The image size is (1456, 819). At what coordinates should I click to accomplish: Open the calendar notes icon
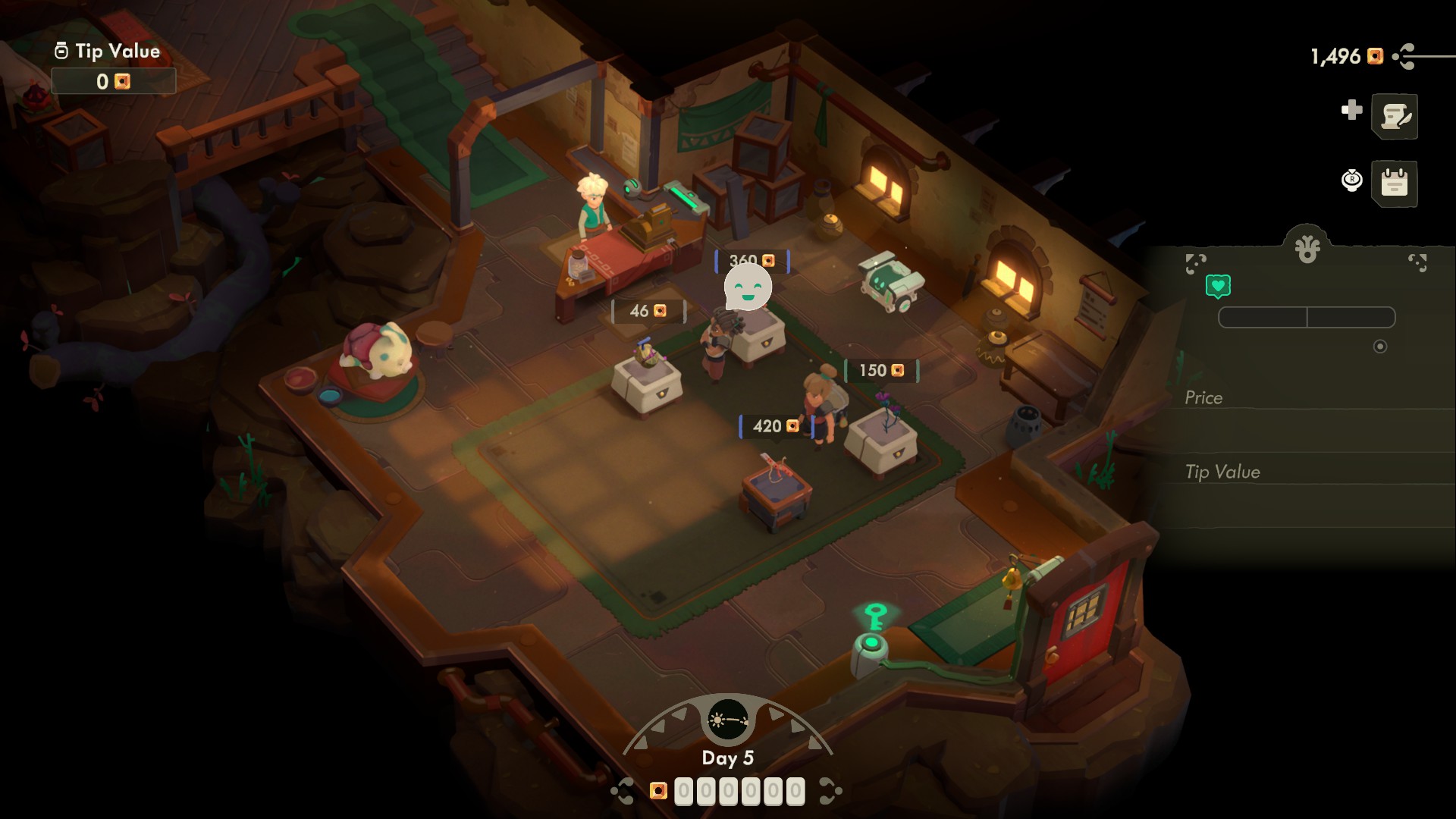click(1395, 183)
